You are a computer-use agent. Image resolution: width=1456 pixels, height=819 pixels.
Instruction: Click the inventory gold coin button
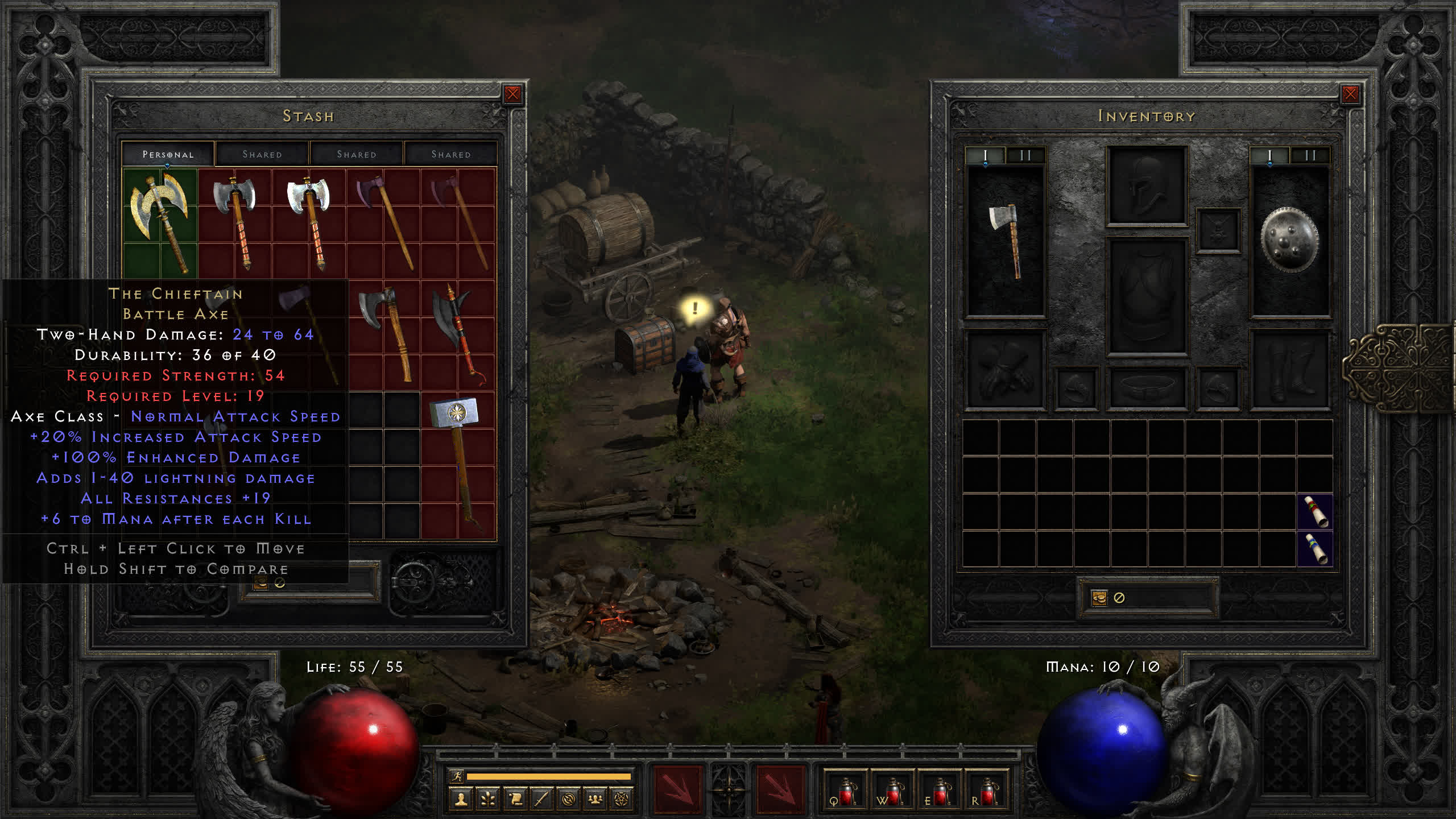(1099, 598)
